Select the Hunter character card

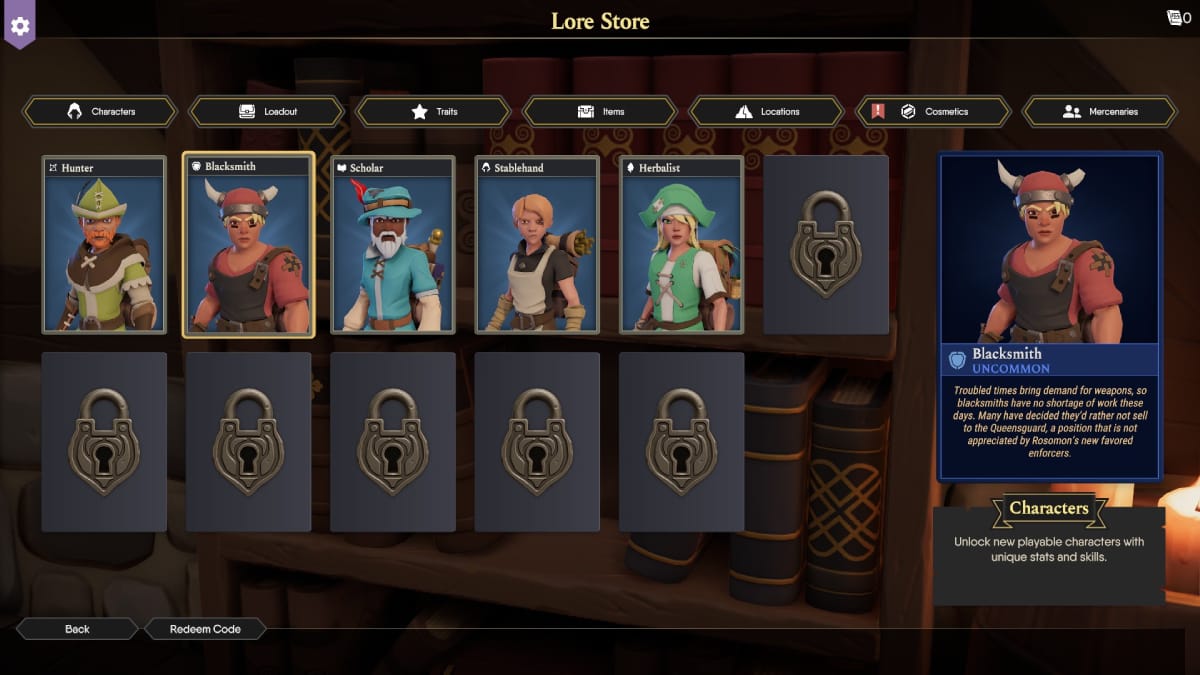coord(104,245)
